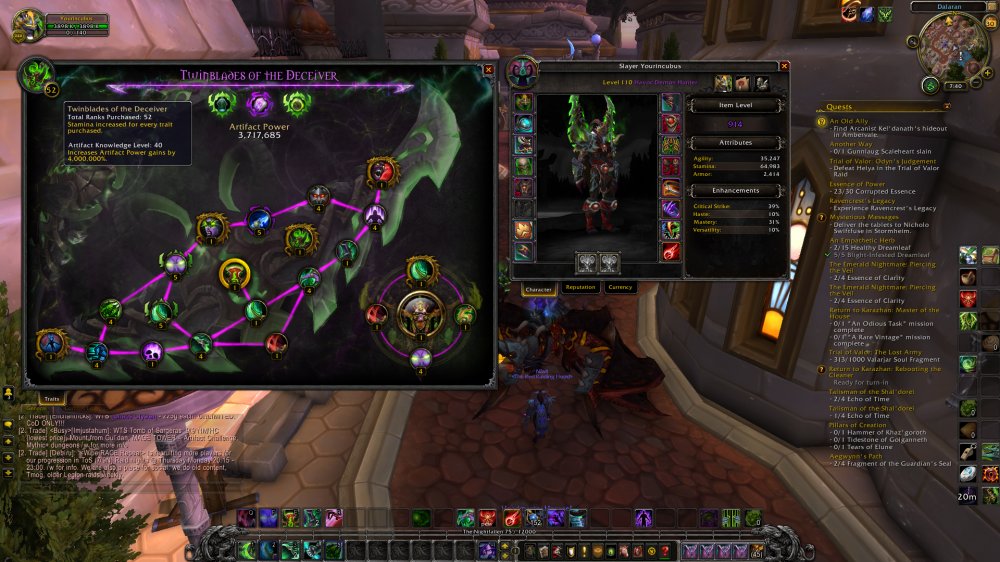
Task: Select the Character tab
Action: 539,288
